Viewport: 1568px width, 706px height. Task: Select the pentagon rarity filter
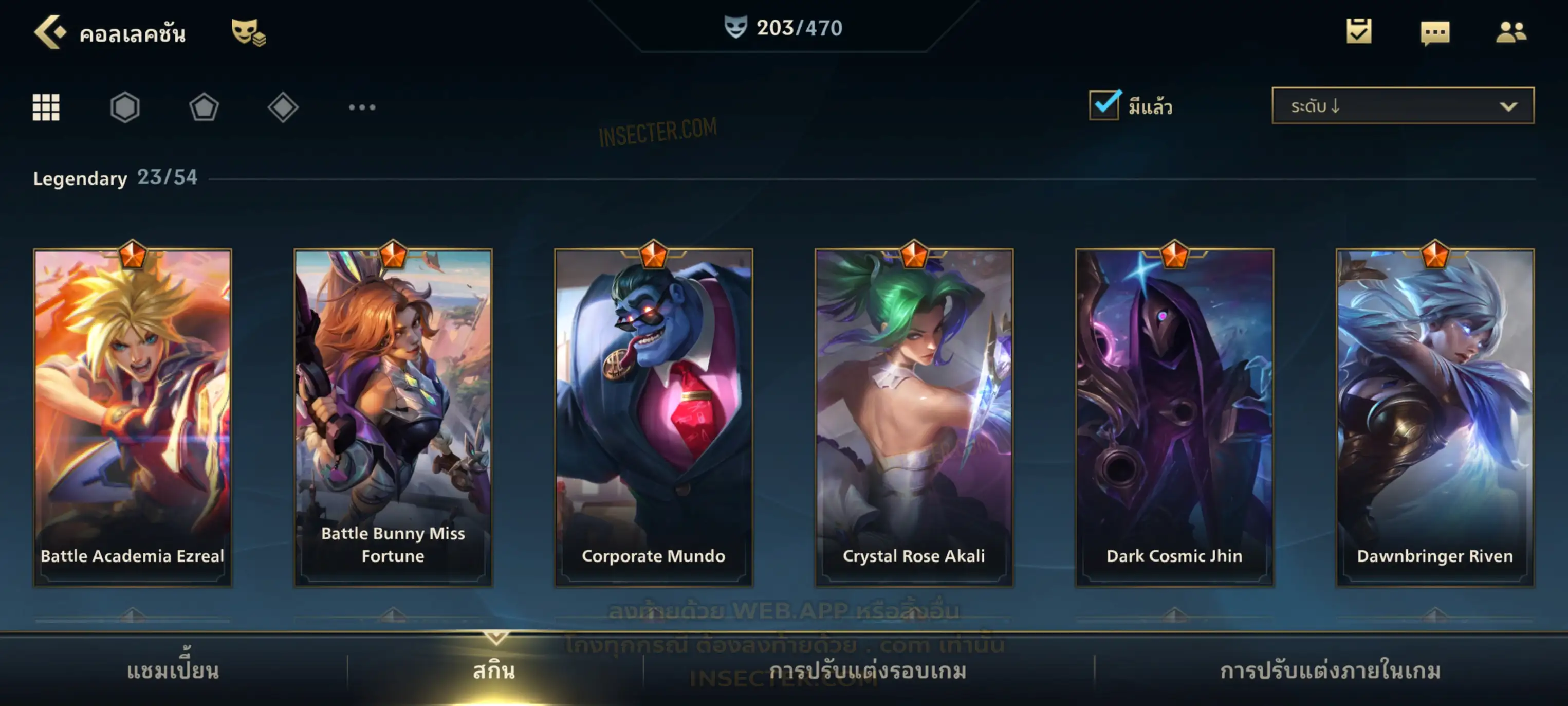coord(204,107)
